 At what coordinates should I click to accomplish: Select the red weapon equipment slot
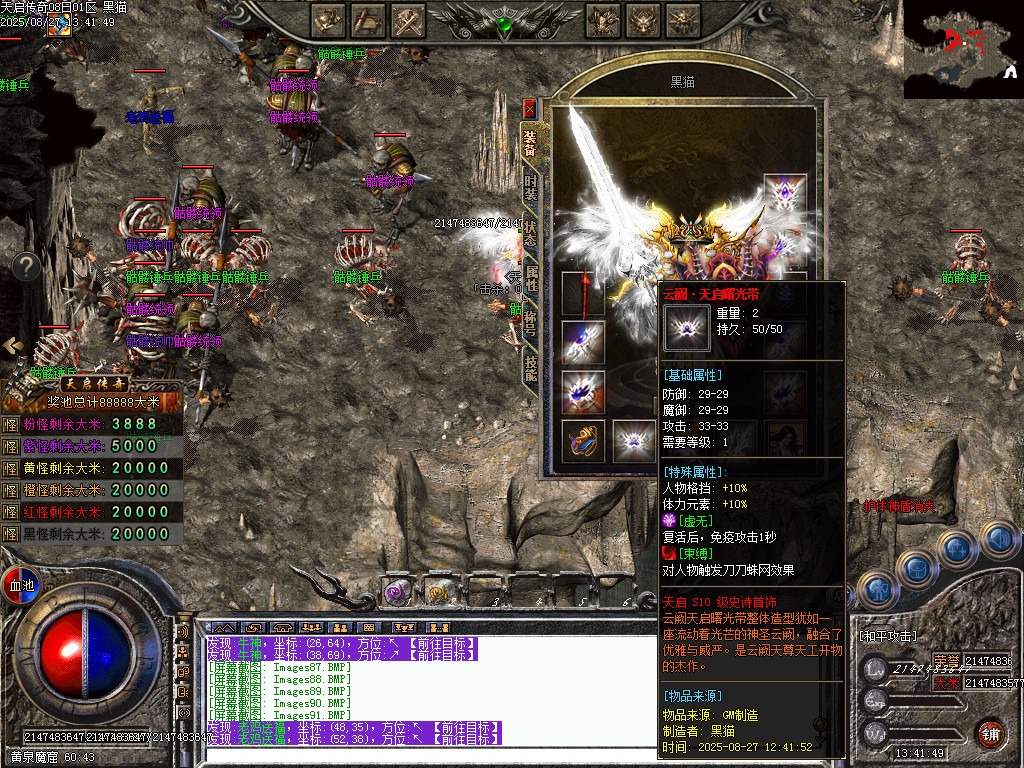click(582, 294)
